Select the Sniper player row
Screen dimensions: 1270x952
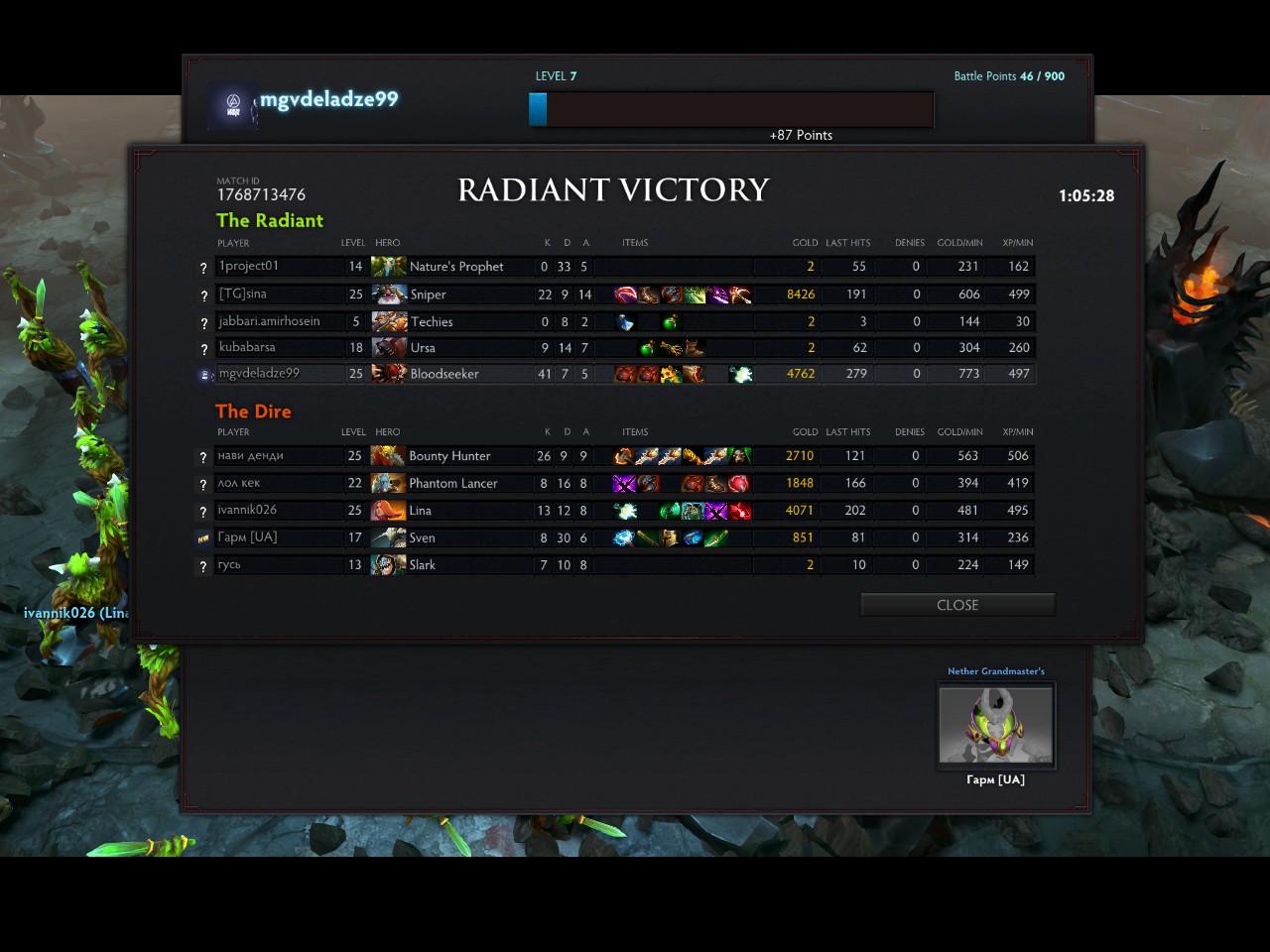[x=615, y=295]
